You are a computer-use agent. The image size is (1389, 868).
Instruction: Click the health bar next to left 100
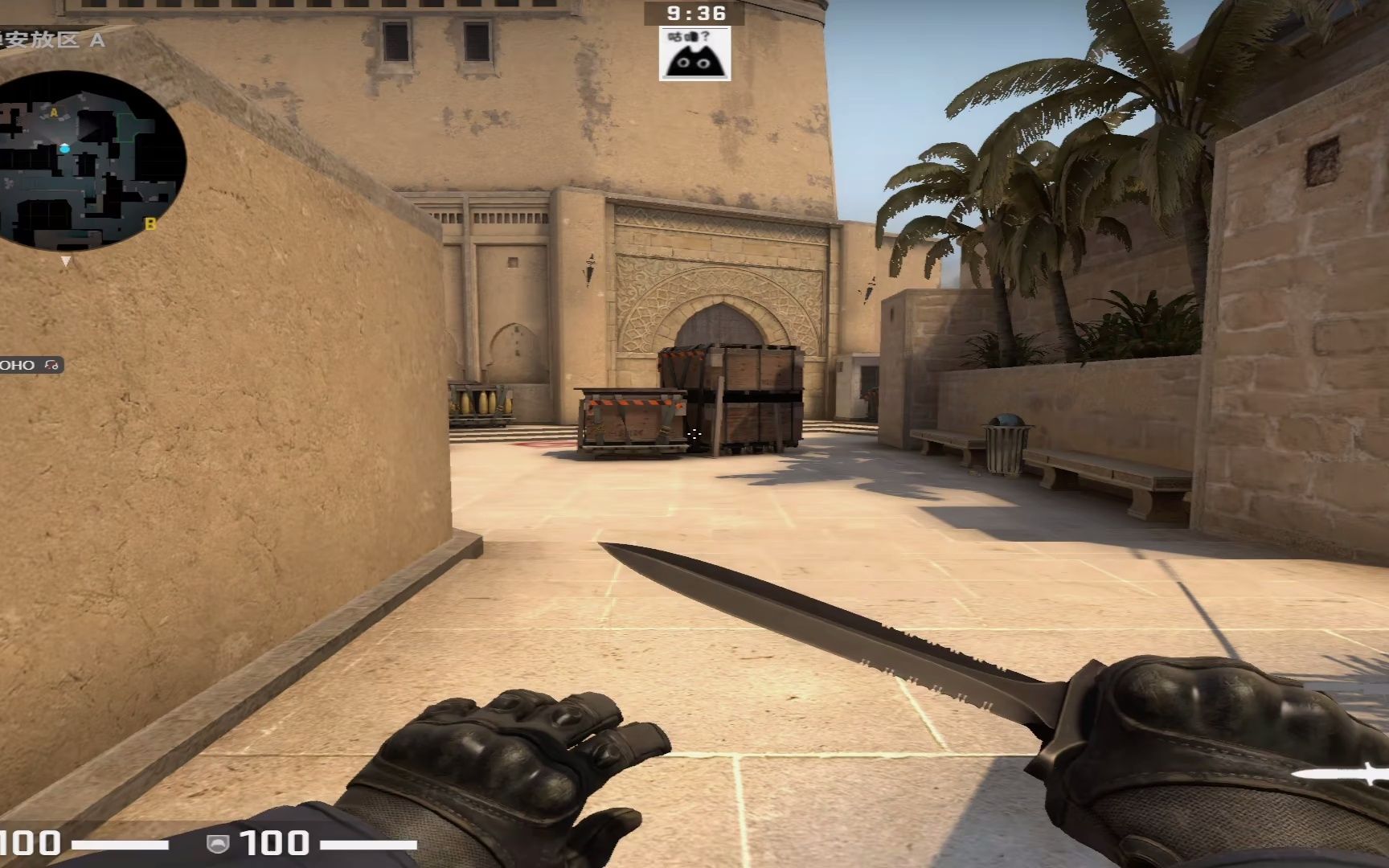pyautogui.click(x=121, y=844)
